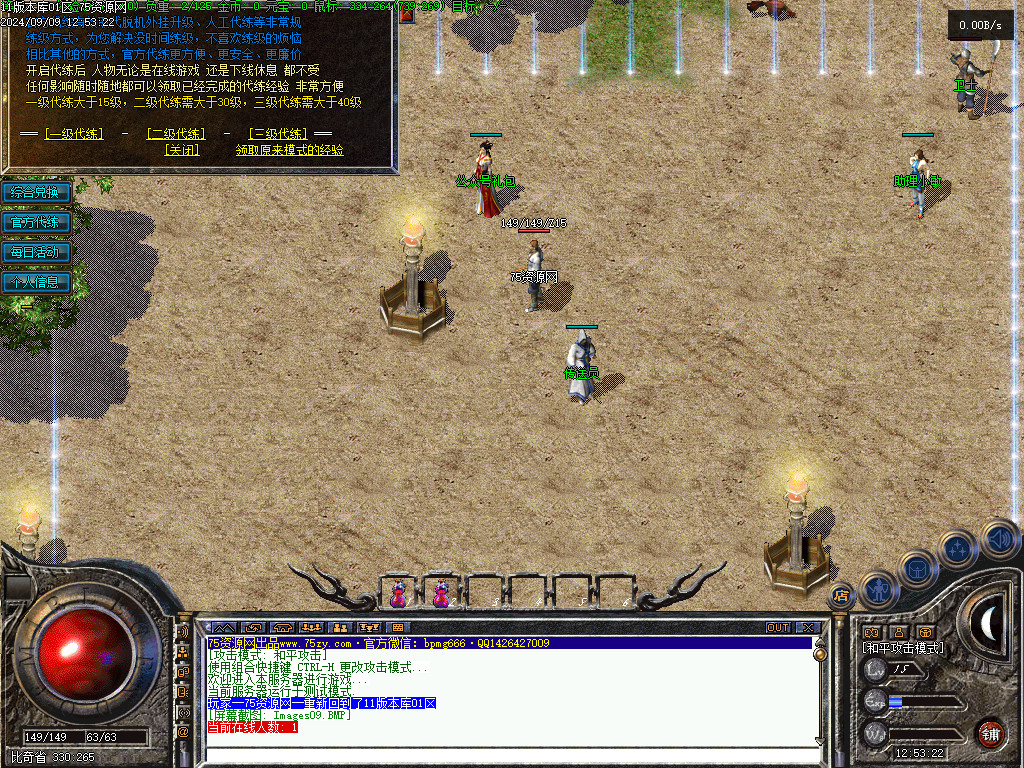Click the X button beside OUT
The image size is (1024, 768).
[808, 628]
